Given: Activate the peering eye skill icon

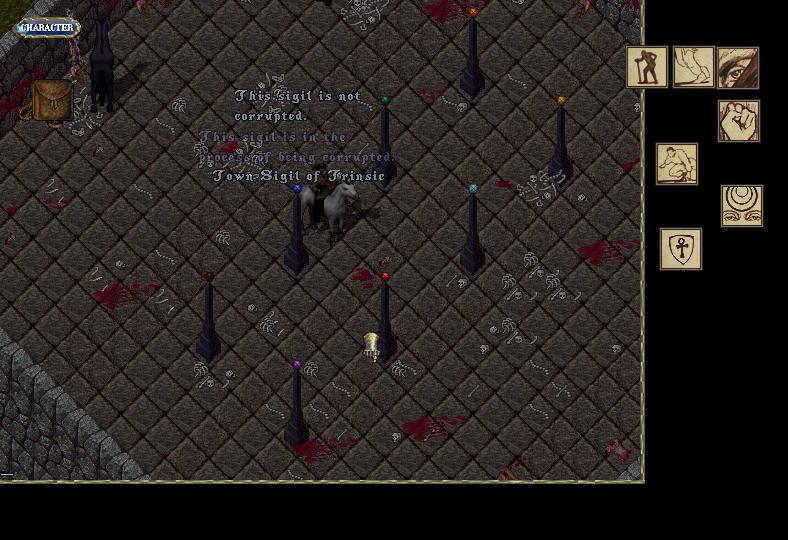Looking at the screenshot, I should point(738,67).
